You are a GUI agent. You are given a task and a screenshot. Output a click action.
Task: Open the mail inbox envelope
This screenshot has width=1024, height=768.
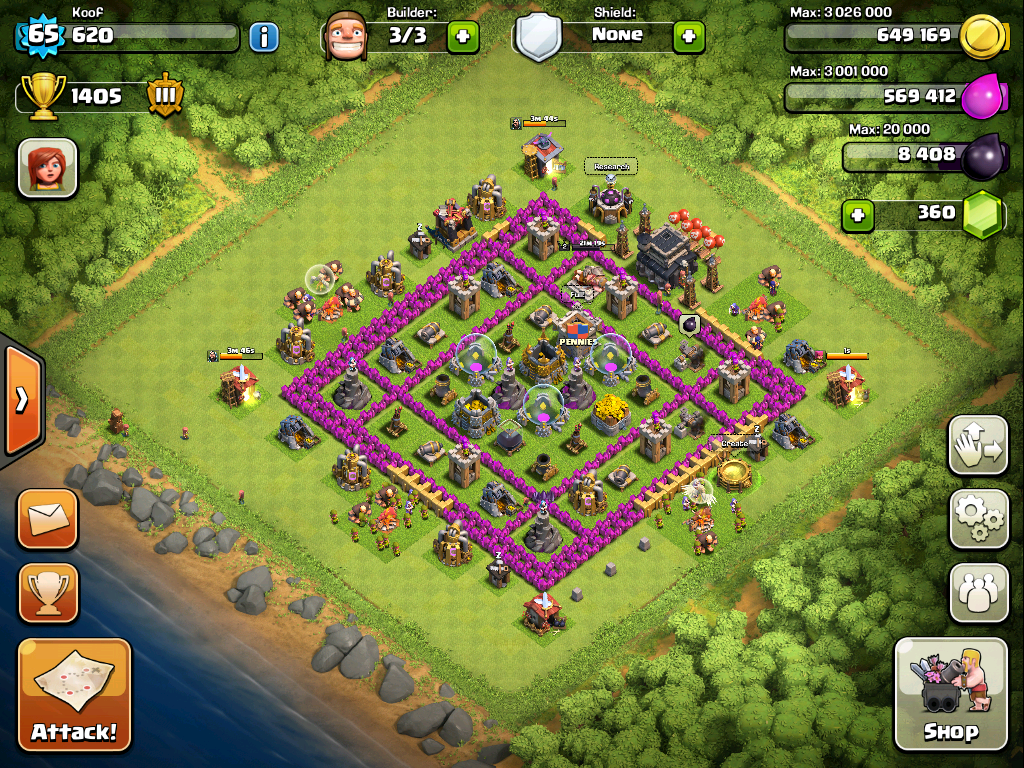[x=48, y=518]
